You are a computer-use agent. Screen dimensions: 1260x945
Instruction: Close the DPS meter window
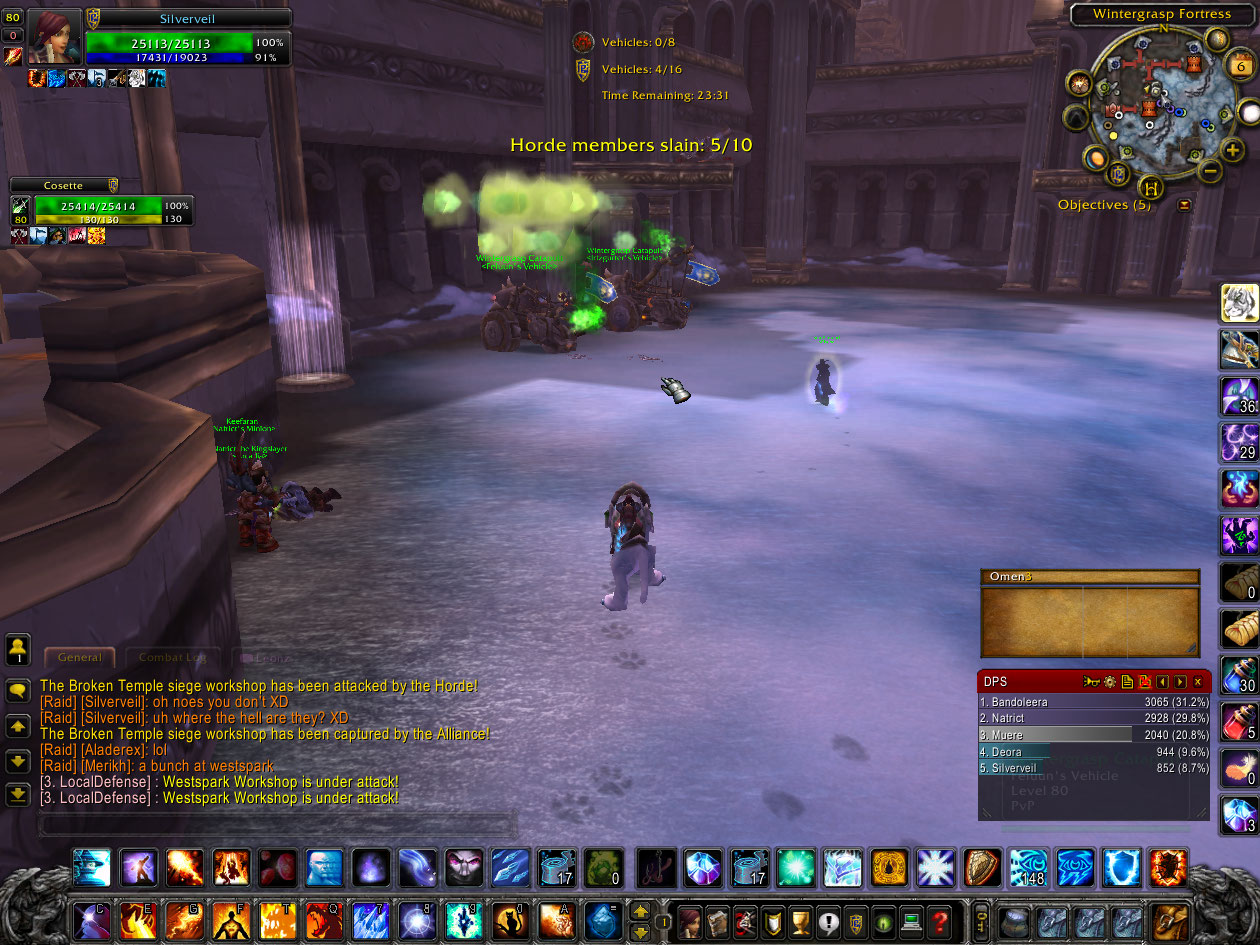1198,682
